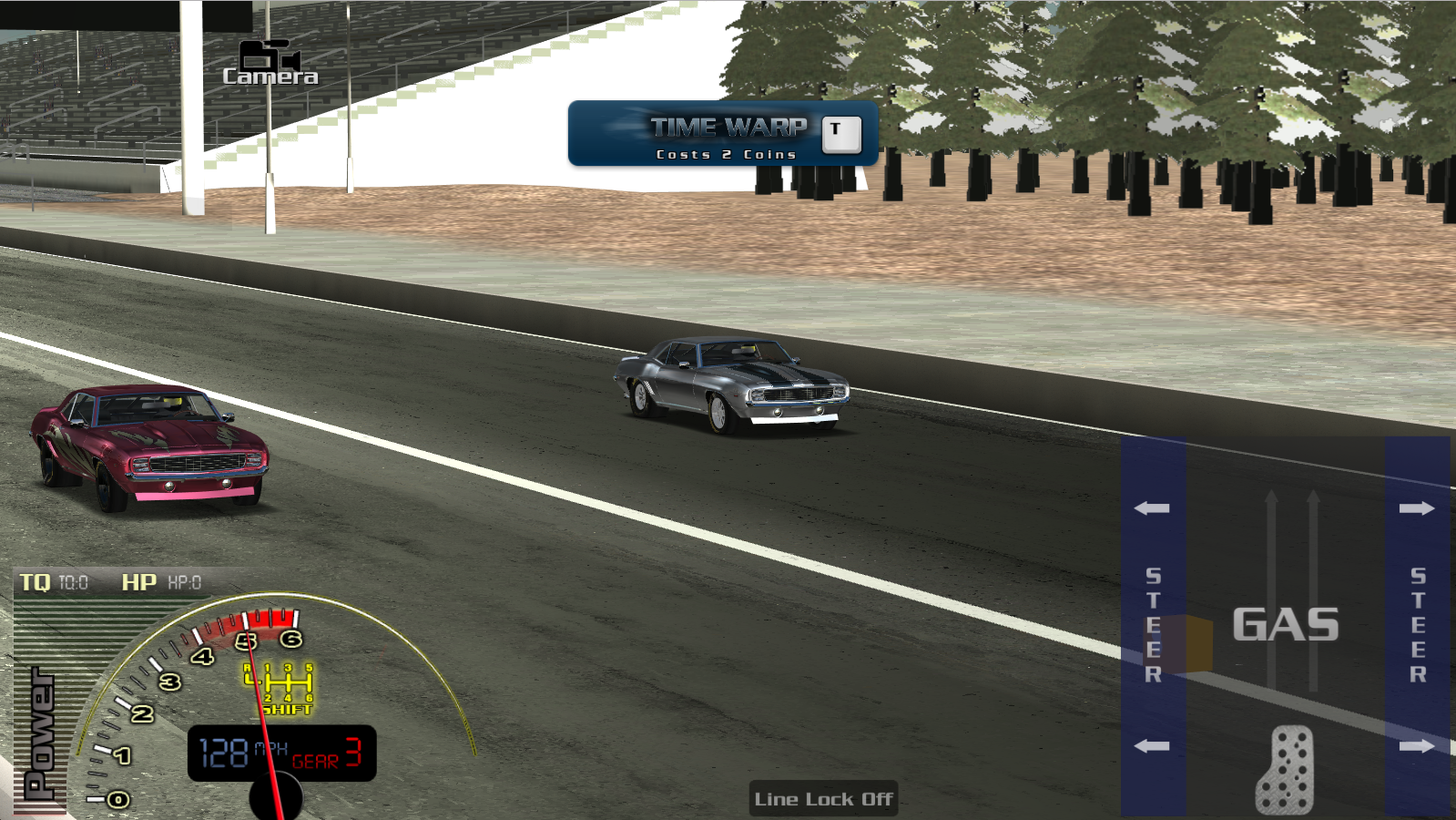Viewport: 1456px width, 820px height.
Task: Click the right STEER strip
Action: click(x=1417, y=625)
